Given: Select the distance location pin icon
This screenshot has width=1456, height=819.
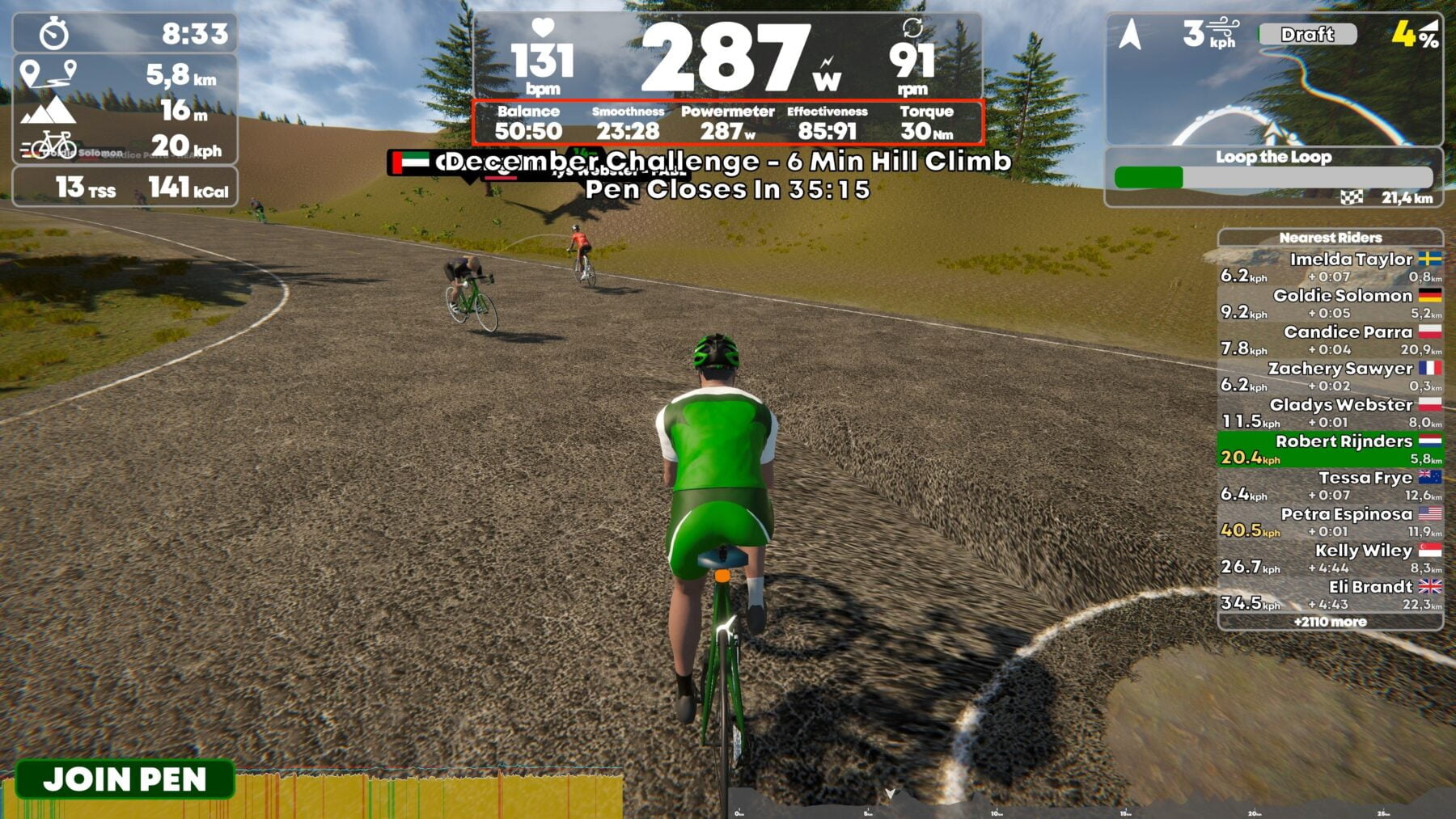Looking at the screenshot, I should [x=47, y=74].
